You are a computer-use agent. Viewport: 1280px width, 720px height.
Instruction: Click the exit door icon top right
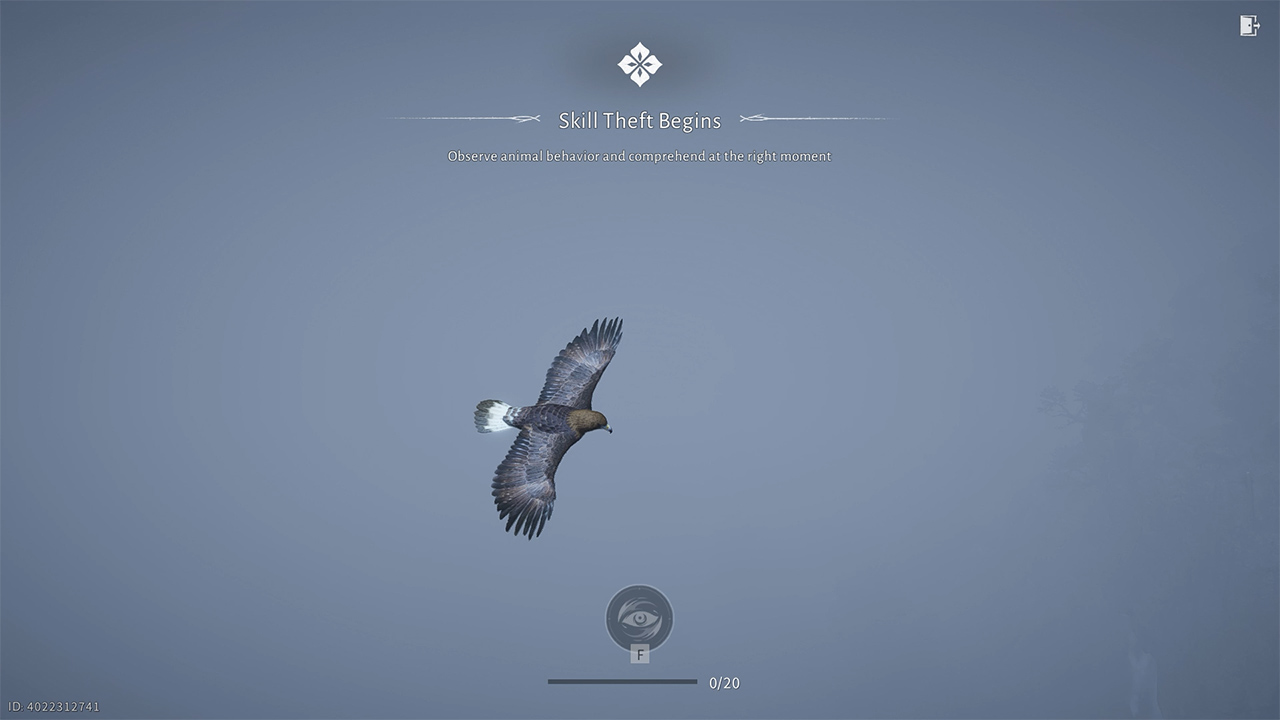pyautogui.click(x=1249, y=26)
